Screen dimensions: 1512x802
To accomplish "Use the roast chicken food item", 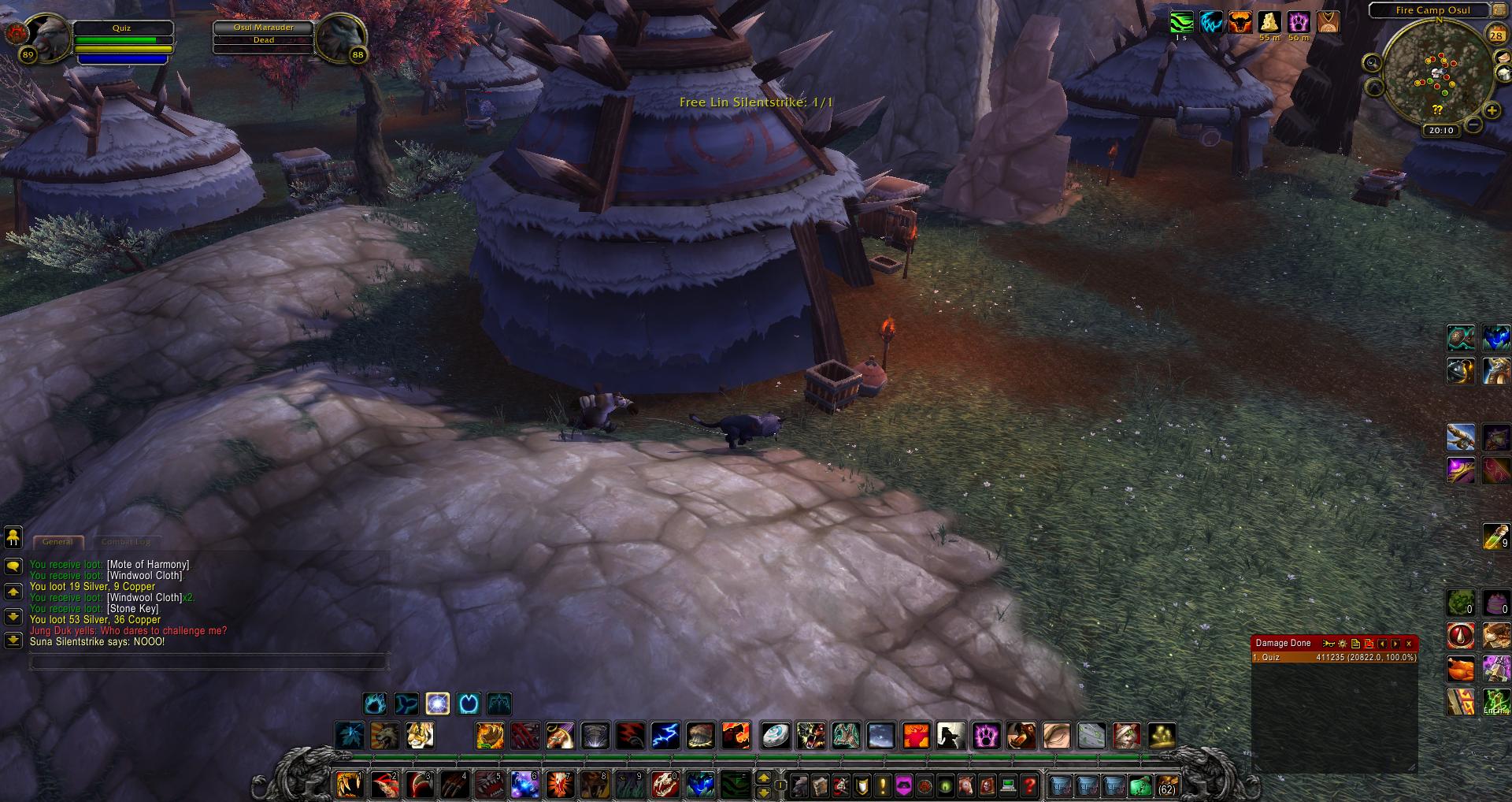I will pos(1461,669).
